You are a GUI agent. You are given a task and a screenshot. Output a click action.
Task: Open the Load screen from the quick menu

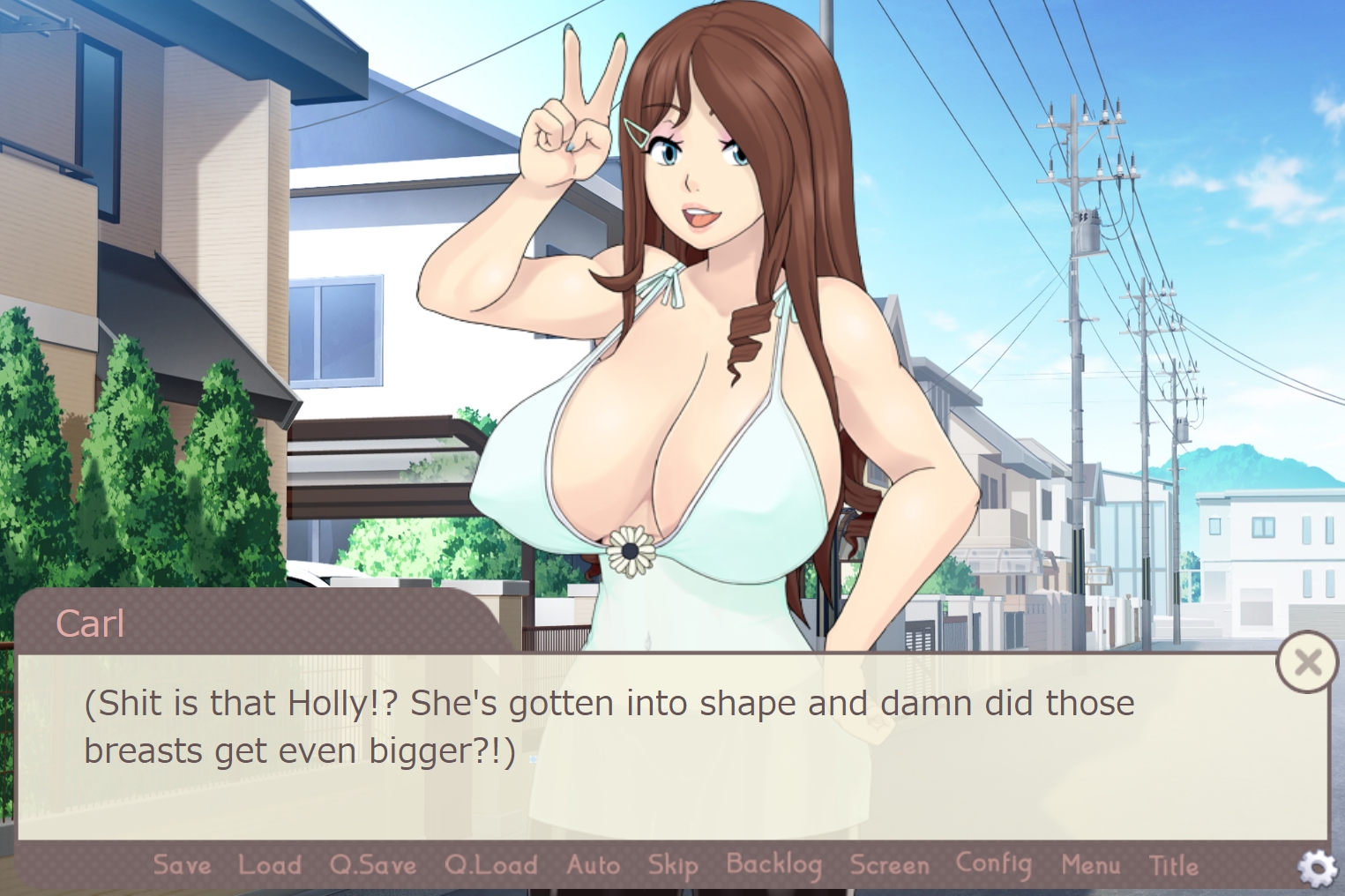coord(270,866)
